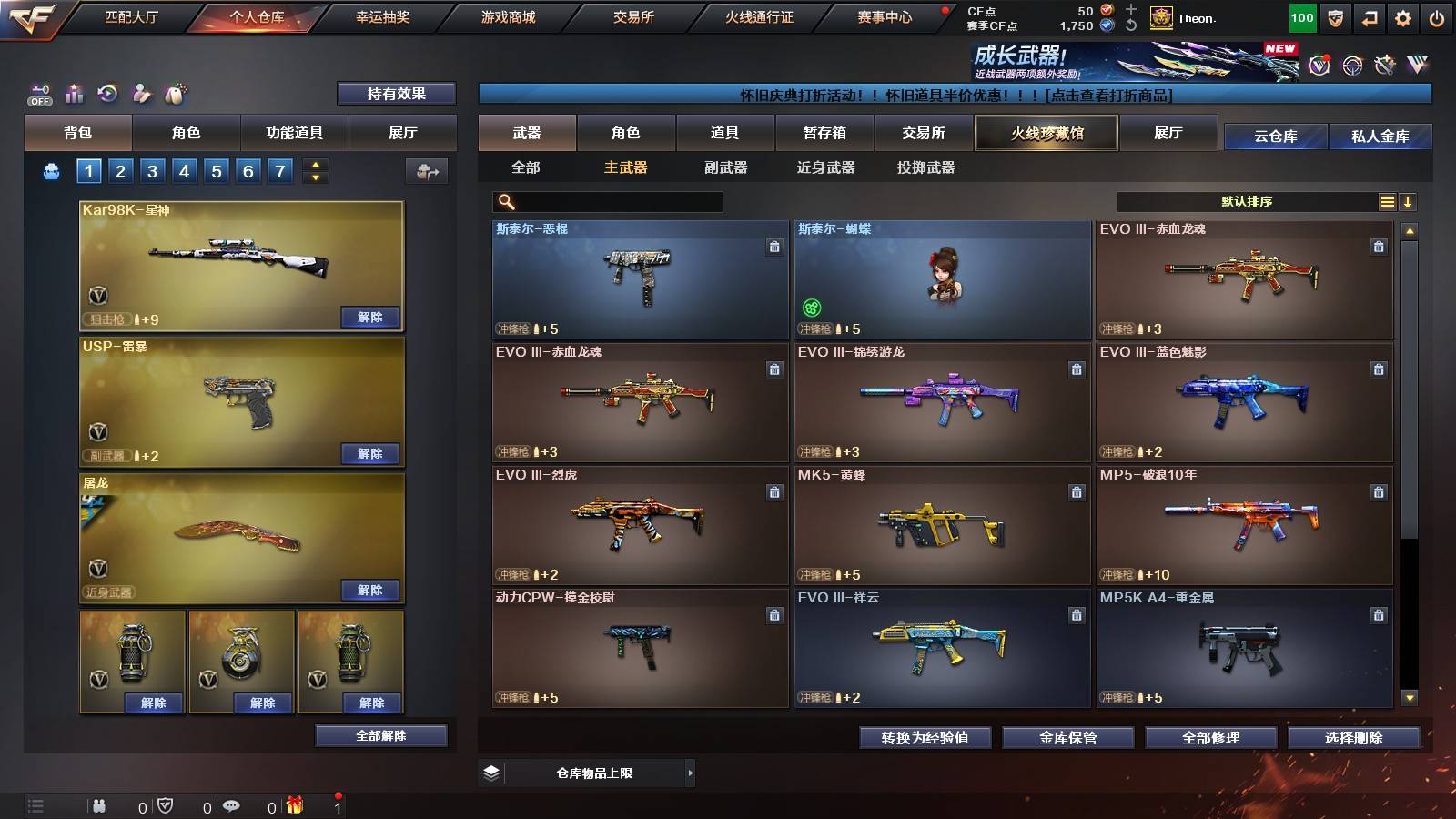The image size is (1456, 819).
Task: Click the CF shield icon beside the green 100 bar
Action: click(1335, 17)
